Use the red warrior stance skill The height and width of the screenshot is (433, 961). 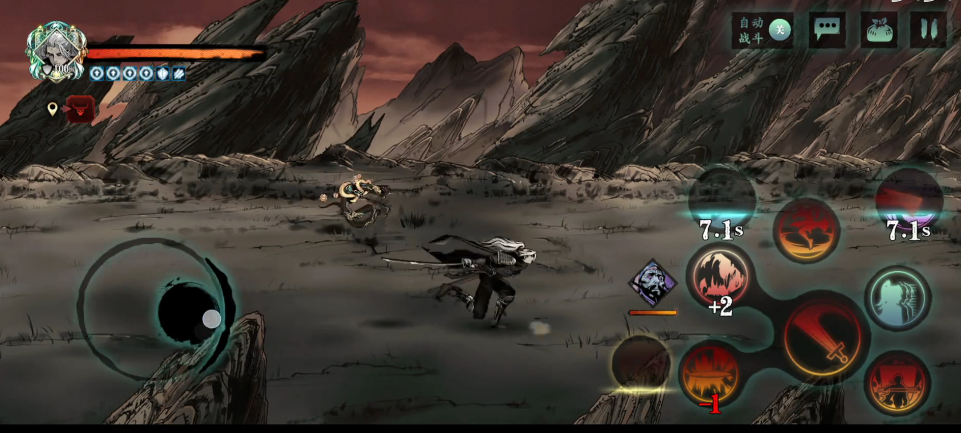[x=897, y=382]
